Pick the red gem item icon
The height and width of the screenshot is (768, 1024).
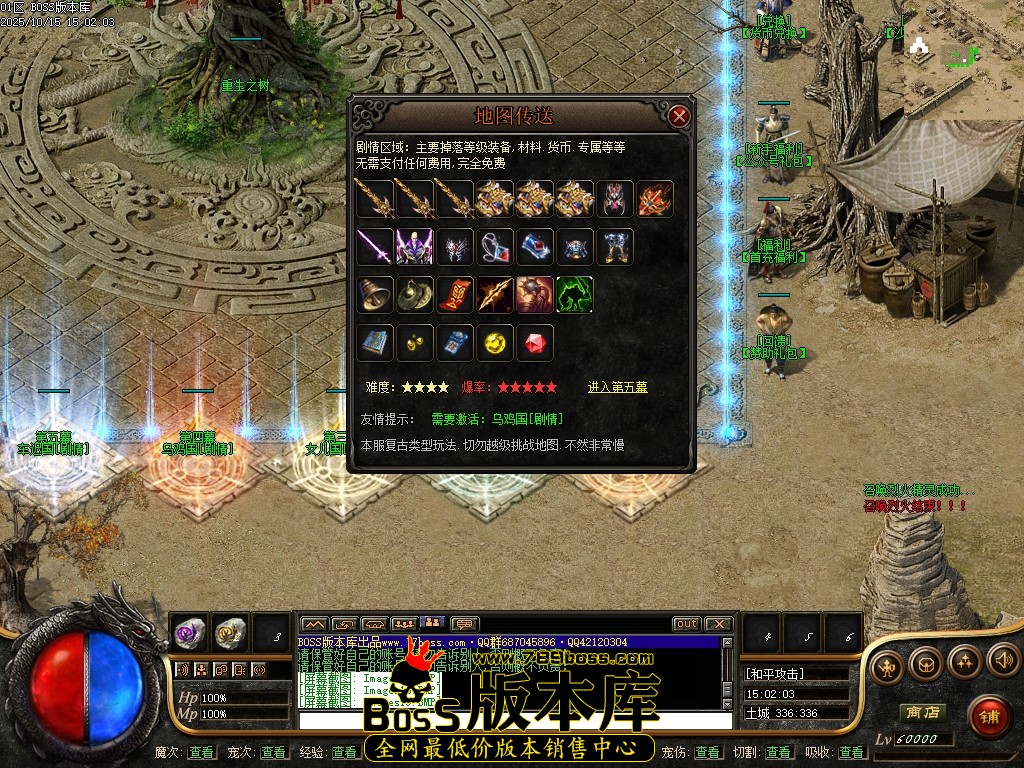click(535, 343)
